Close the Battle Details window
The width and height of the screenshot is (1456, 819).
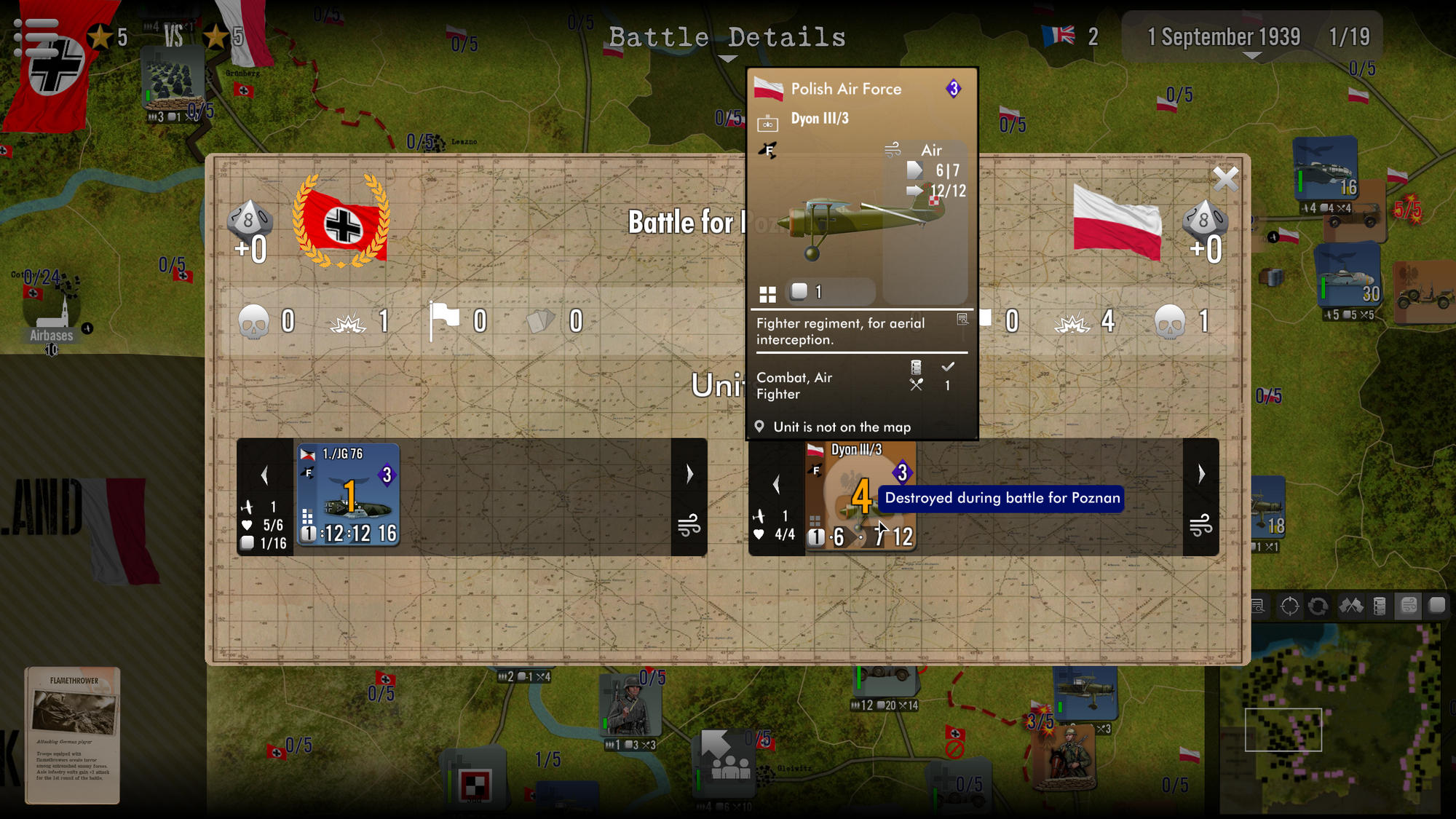click(1226, 180)
